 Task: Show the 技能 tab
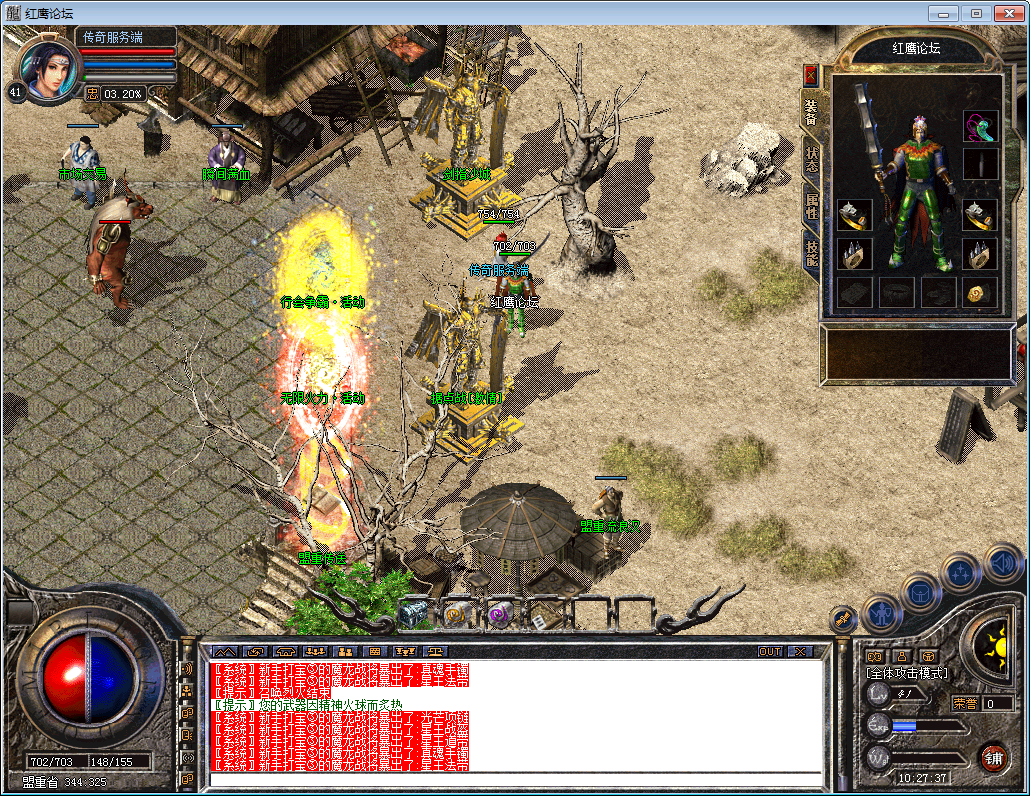[x=811, y=252]
